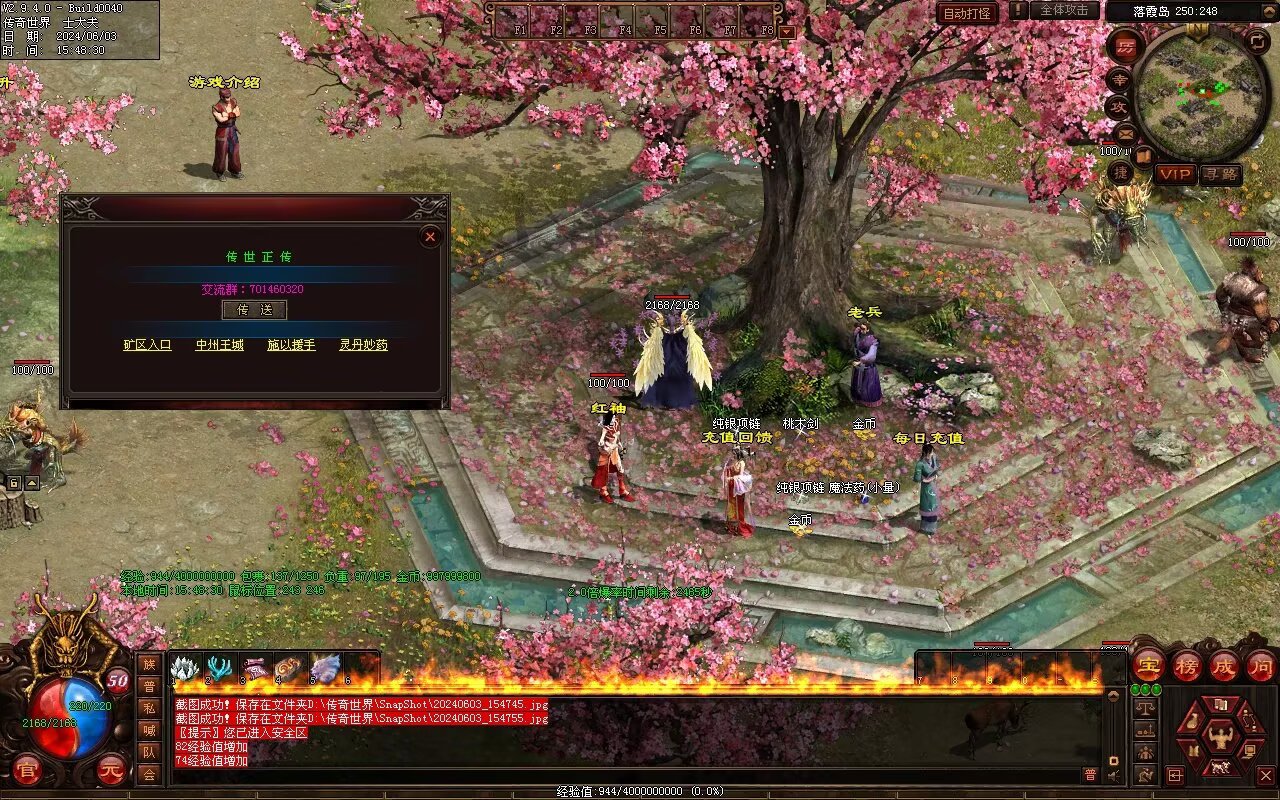Toggle 自动打怪 auto-fight button
The height and width of the screenshot is (800, 1280).
point(967,13)
